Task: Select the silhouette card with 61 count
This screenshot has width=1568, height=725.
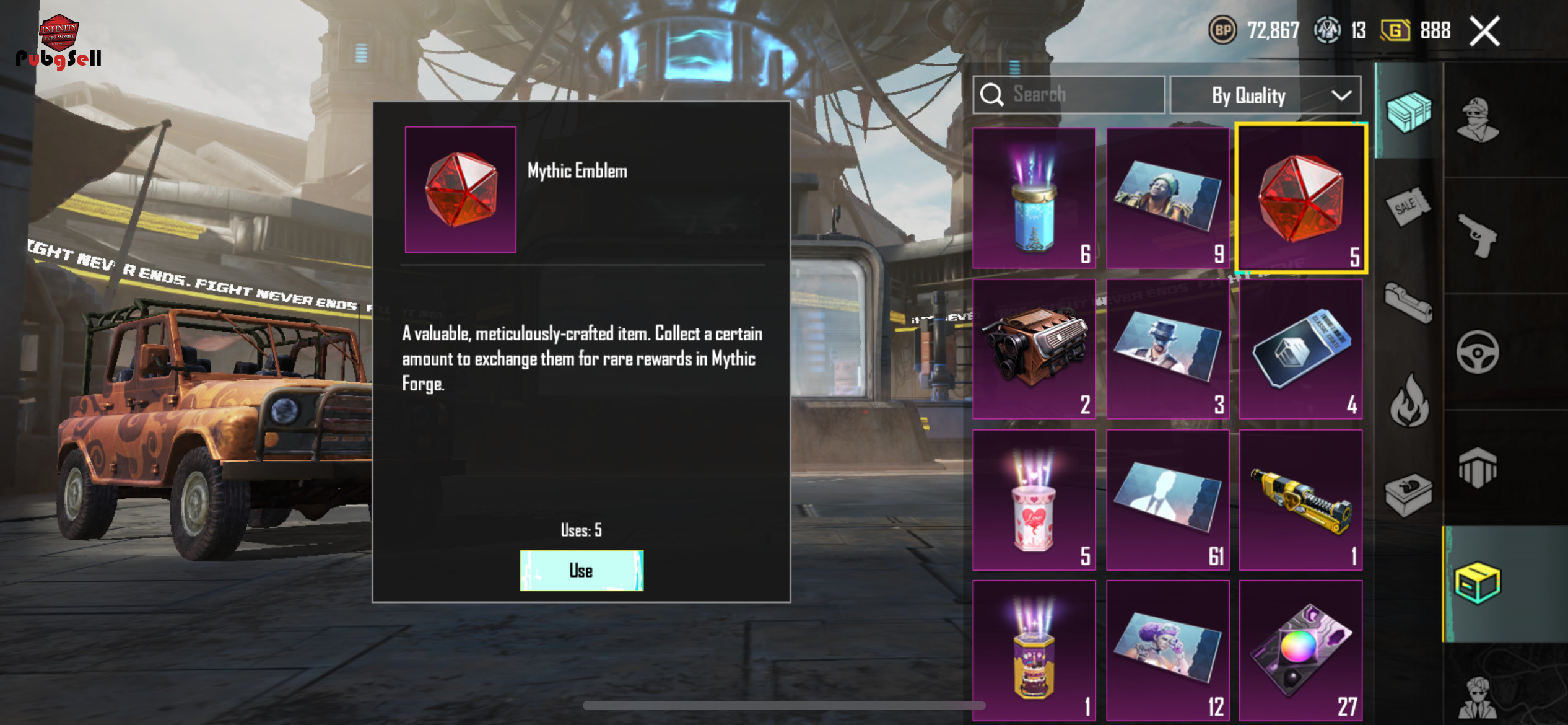Action: tap(1167, 499)
